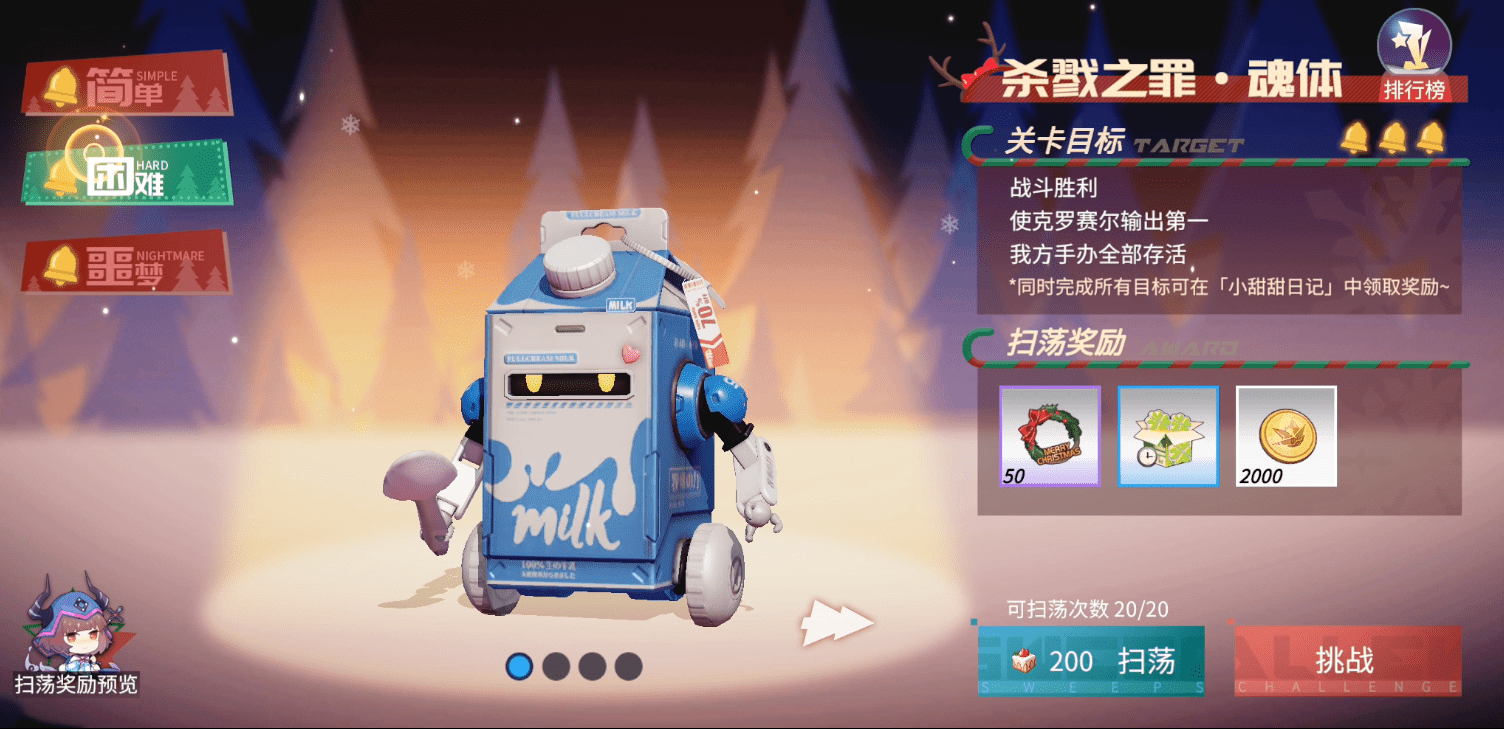Activate the first stage pagination dot
1504x729 pixels.
tap(520, 666)
